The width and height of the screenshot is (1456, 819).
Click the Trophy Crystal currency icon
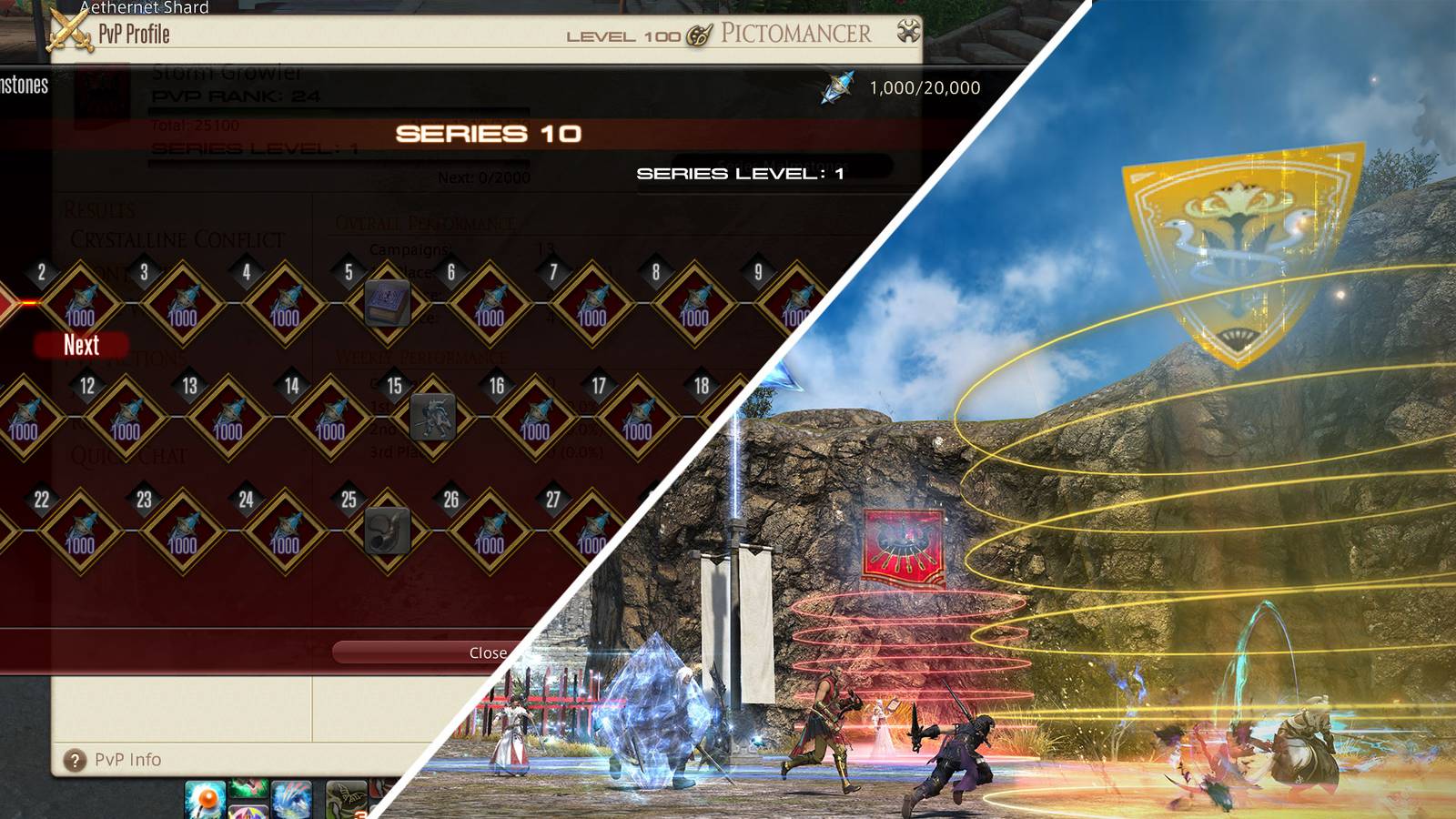click(836, 87)
